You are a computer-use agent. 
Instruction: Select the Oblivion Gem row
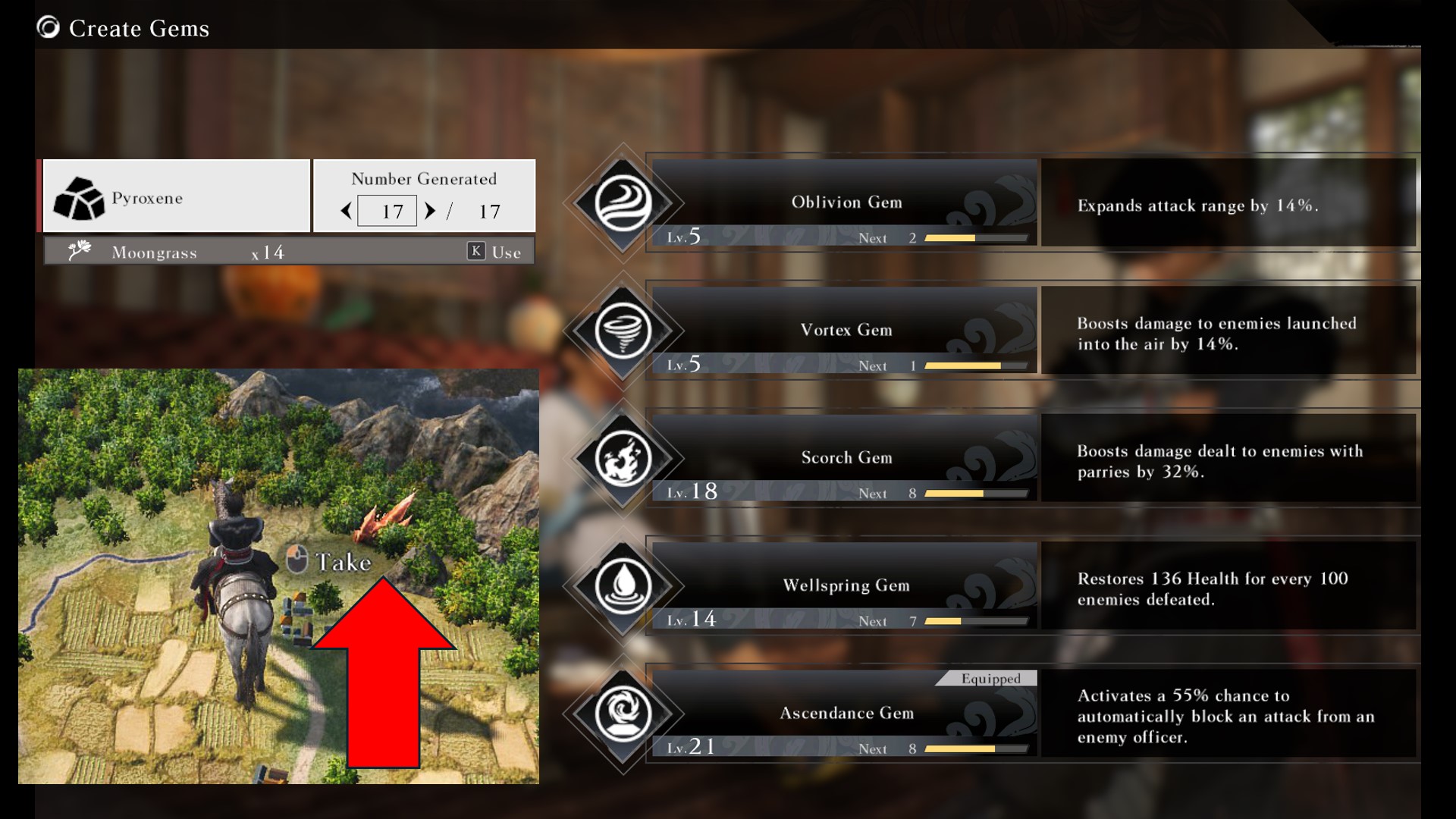pos(845,202)
